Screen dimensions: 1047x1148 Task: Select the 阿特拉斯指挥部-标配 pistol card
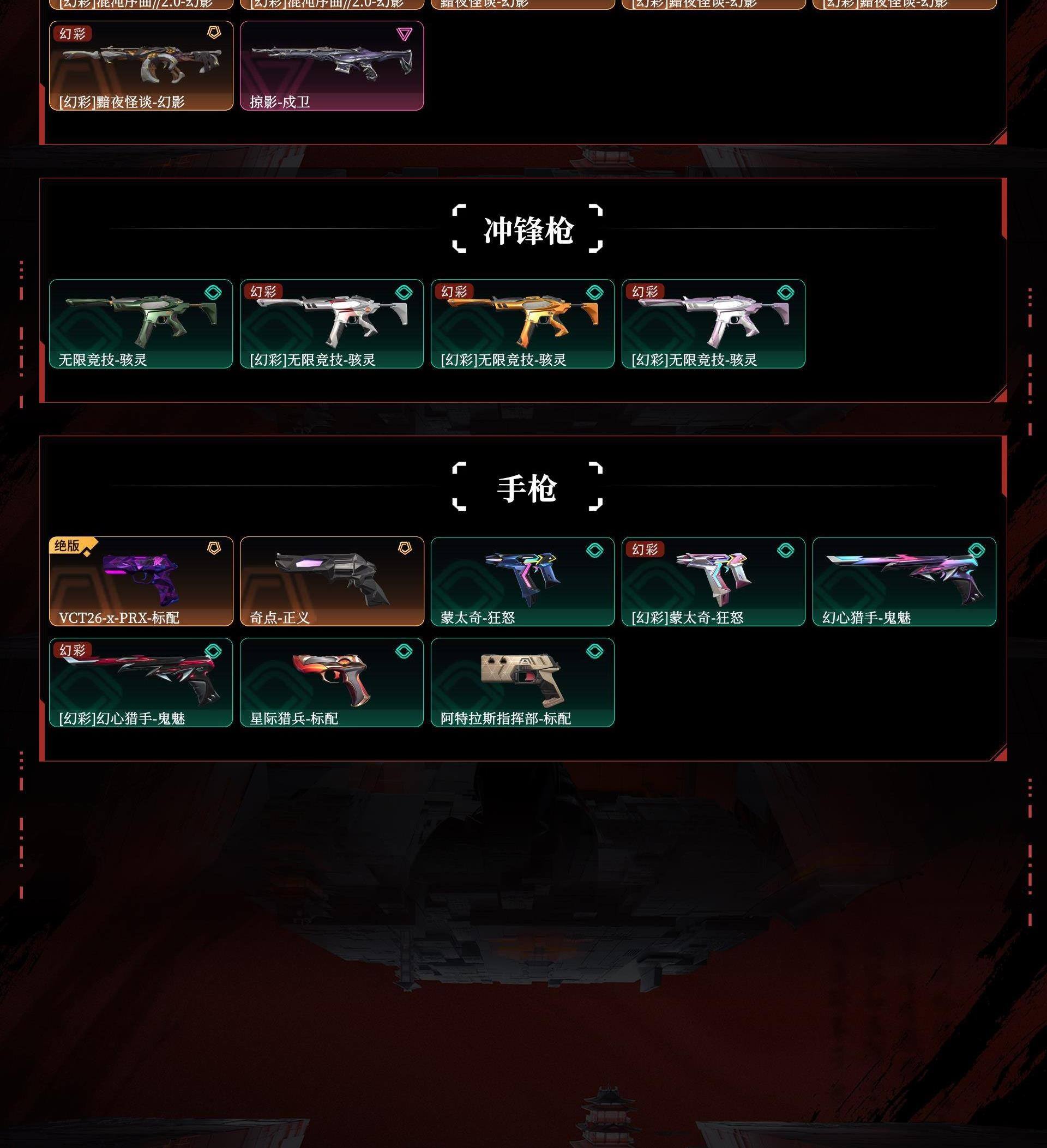coord(522,681)
